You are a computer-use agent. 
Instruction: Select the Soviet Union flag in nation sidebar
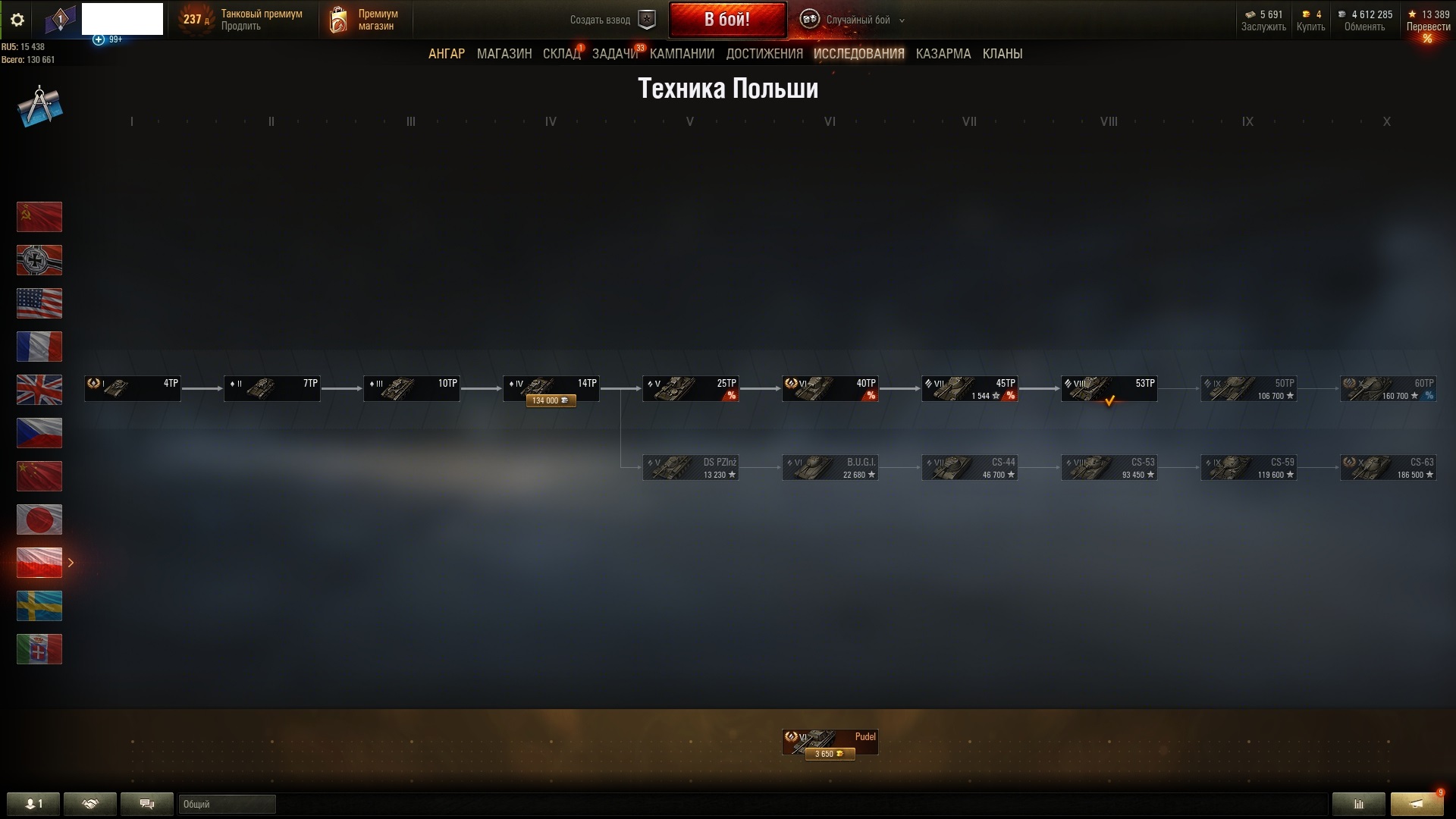(x=39, y=217)
